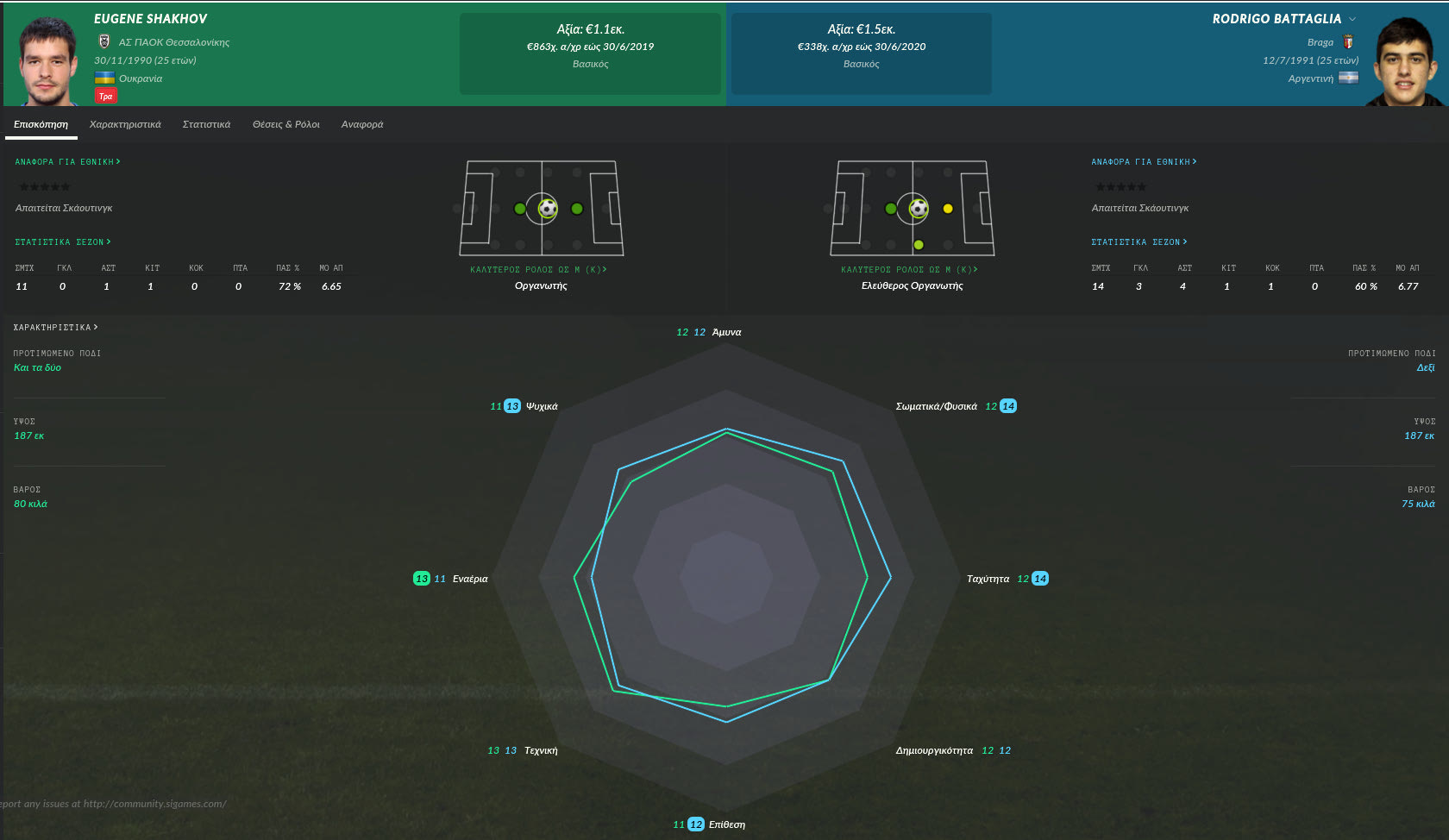The width and height of the screenshot is (1449, 840).
Task: Open Battaglia's ΣΤΑΤΙΣΤΙΚΑ ΣΕΖΟΝ link
Action: click(x=1139, y=242)
